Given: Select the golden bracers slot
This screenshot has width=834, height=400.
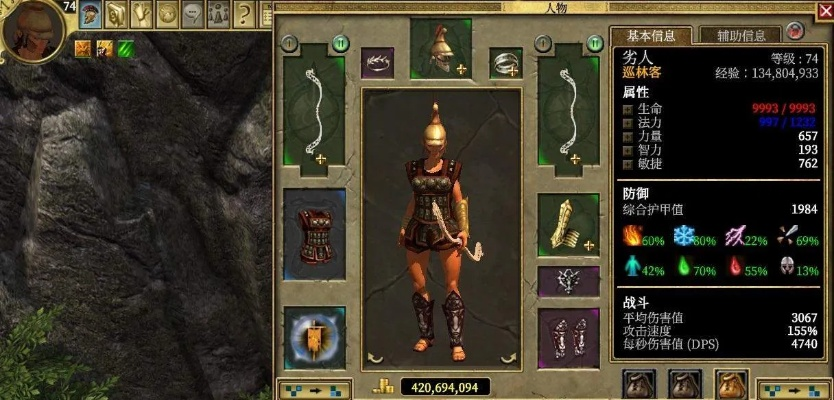Looking at the screenshot, I should pos(568,225).
